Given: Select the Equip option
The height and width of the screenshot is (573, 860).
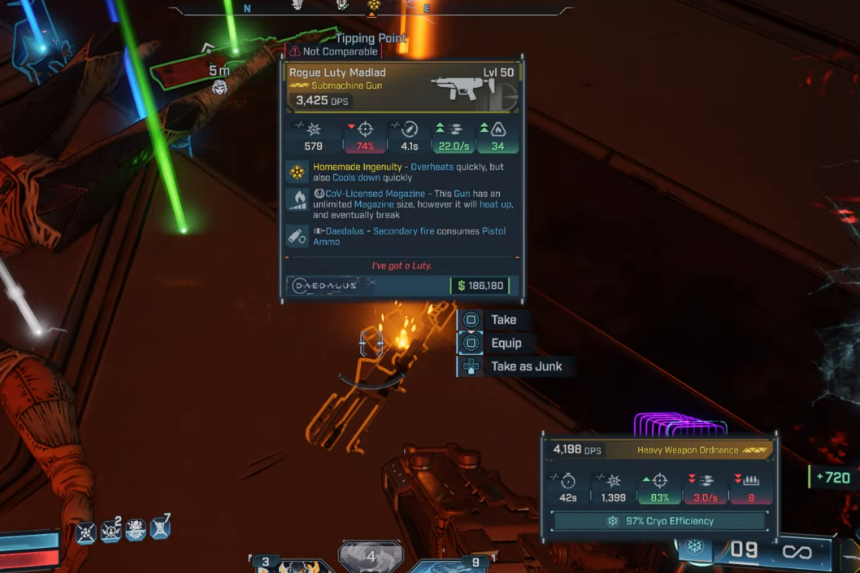Looking at the screenshot, I should coord(506,343).
